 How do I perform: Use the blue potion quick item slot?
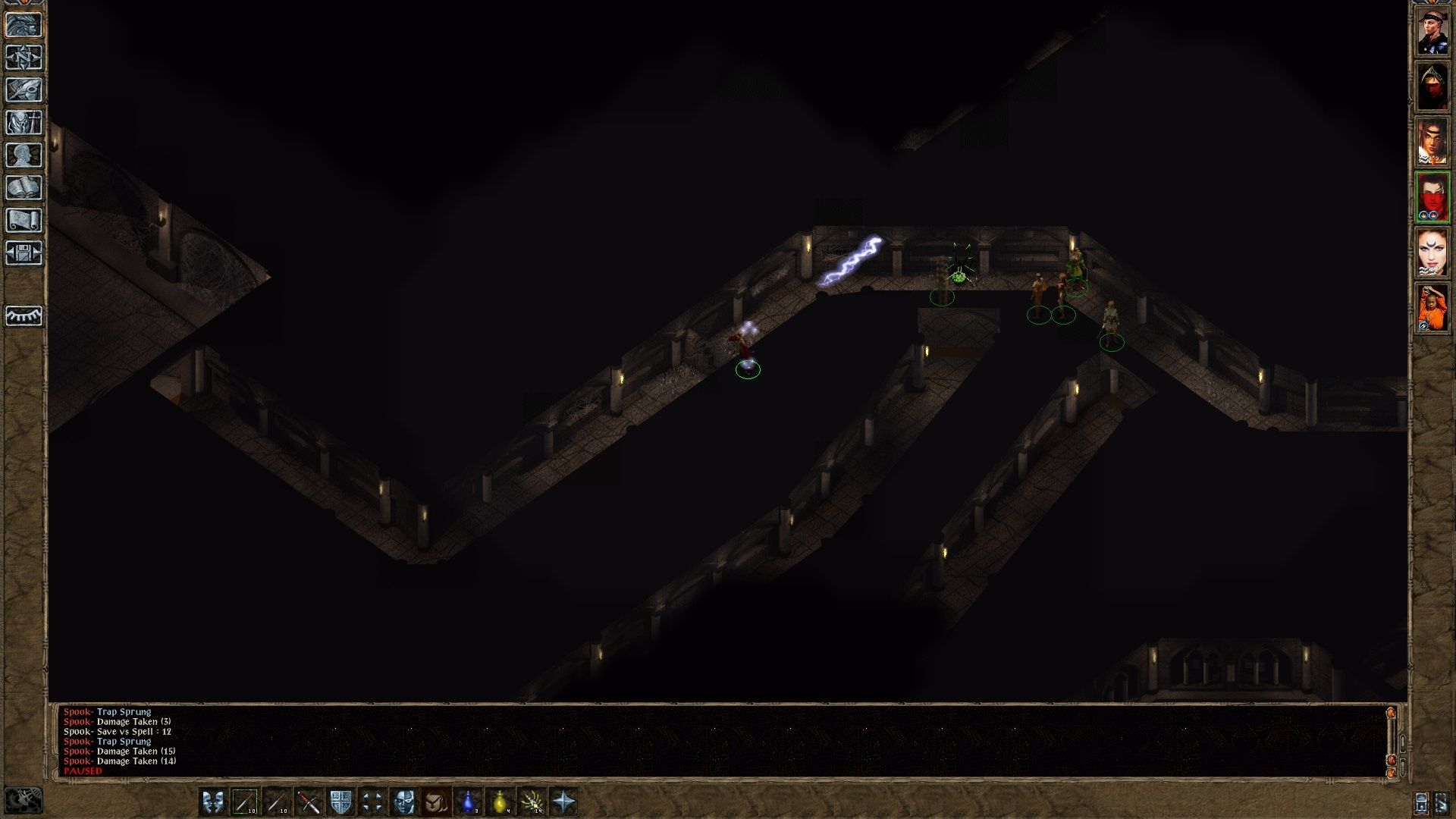[x=469, y=799]
